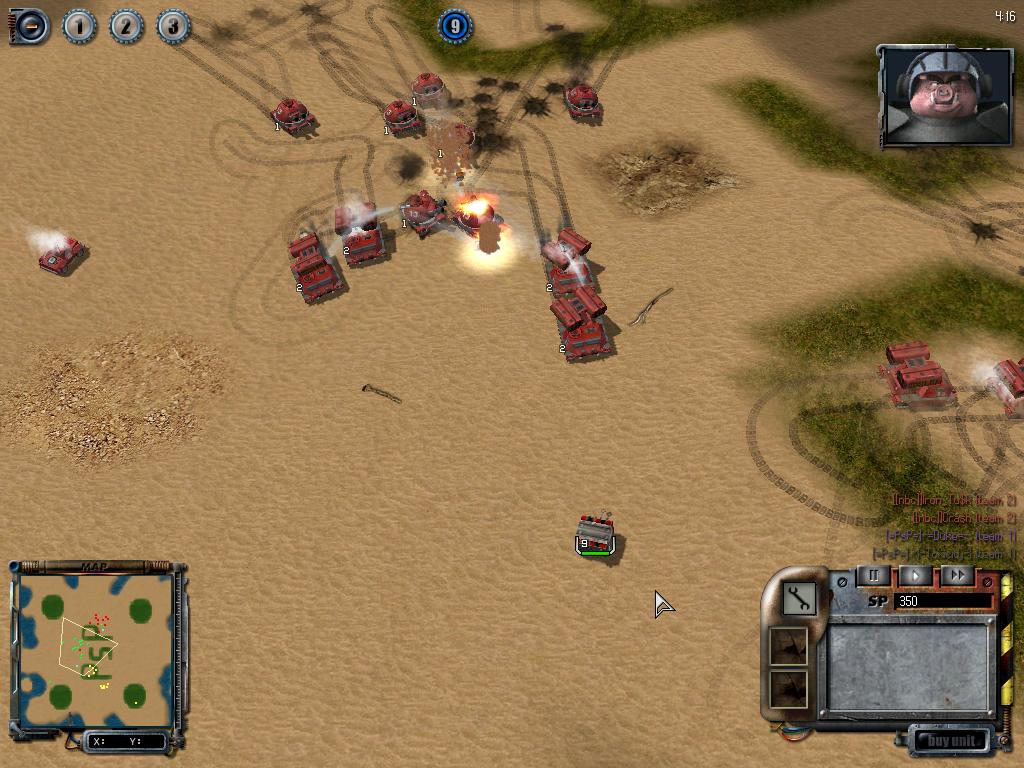Screen dimensions: 1024x768
Task: Set game speed to normal play
Action: tap(915, 576)
